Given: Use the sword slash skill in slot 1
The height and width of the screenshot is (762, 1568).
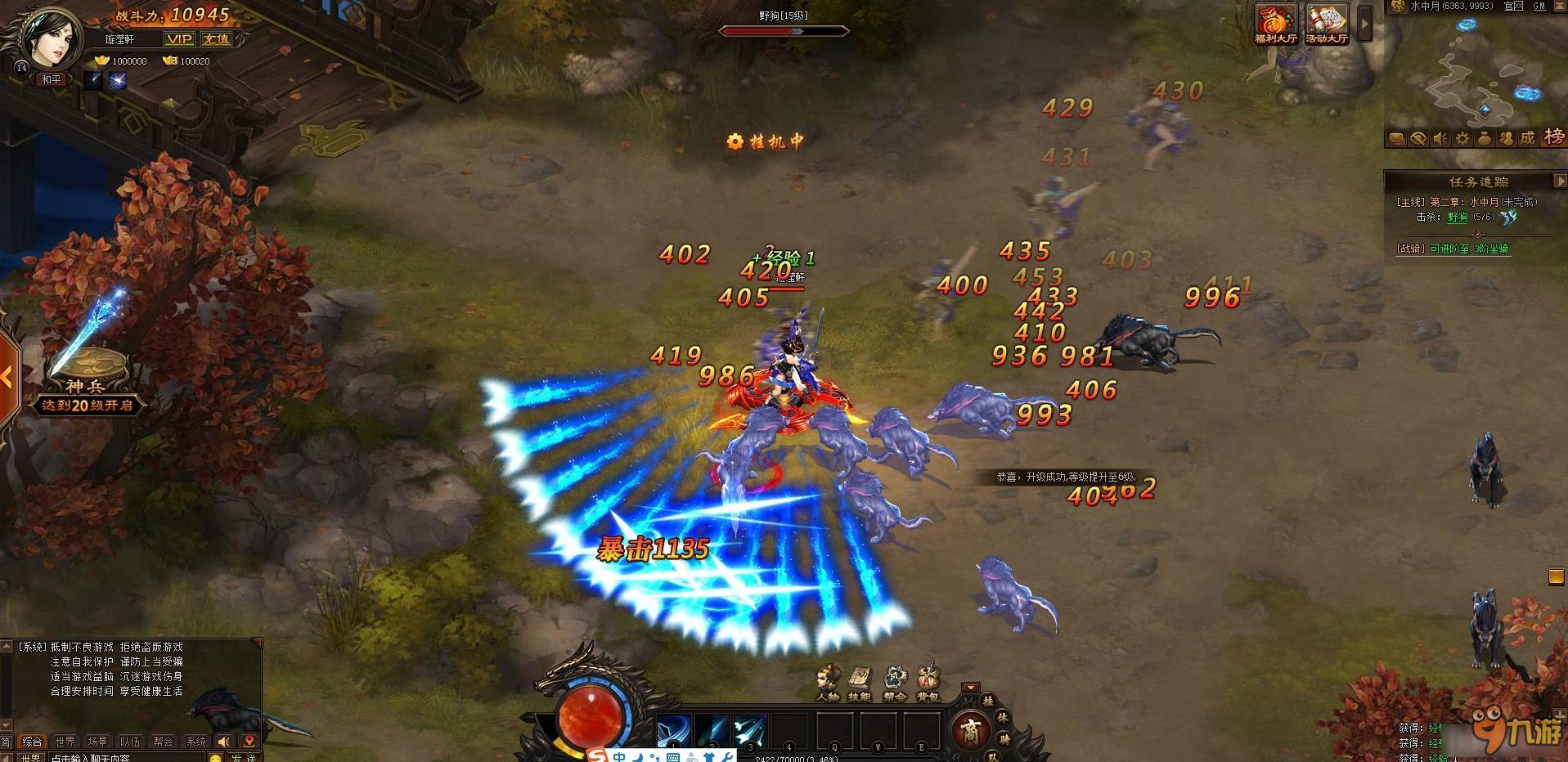Looking at the screenshot, I should click(673, 728).
